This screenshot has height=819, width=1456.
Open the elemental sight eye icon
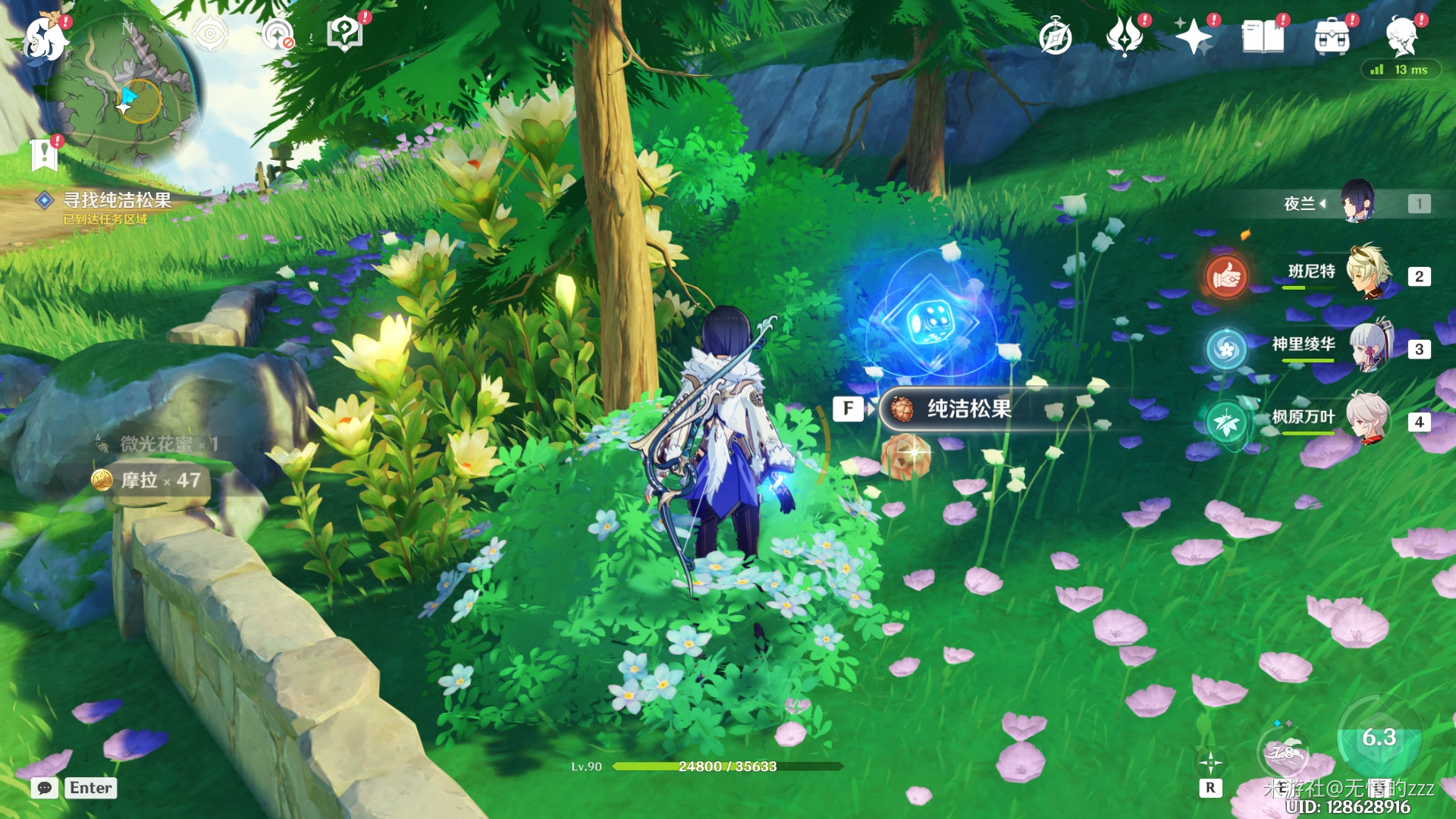pos(210,35)
